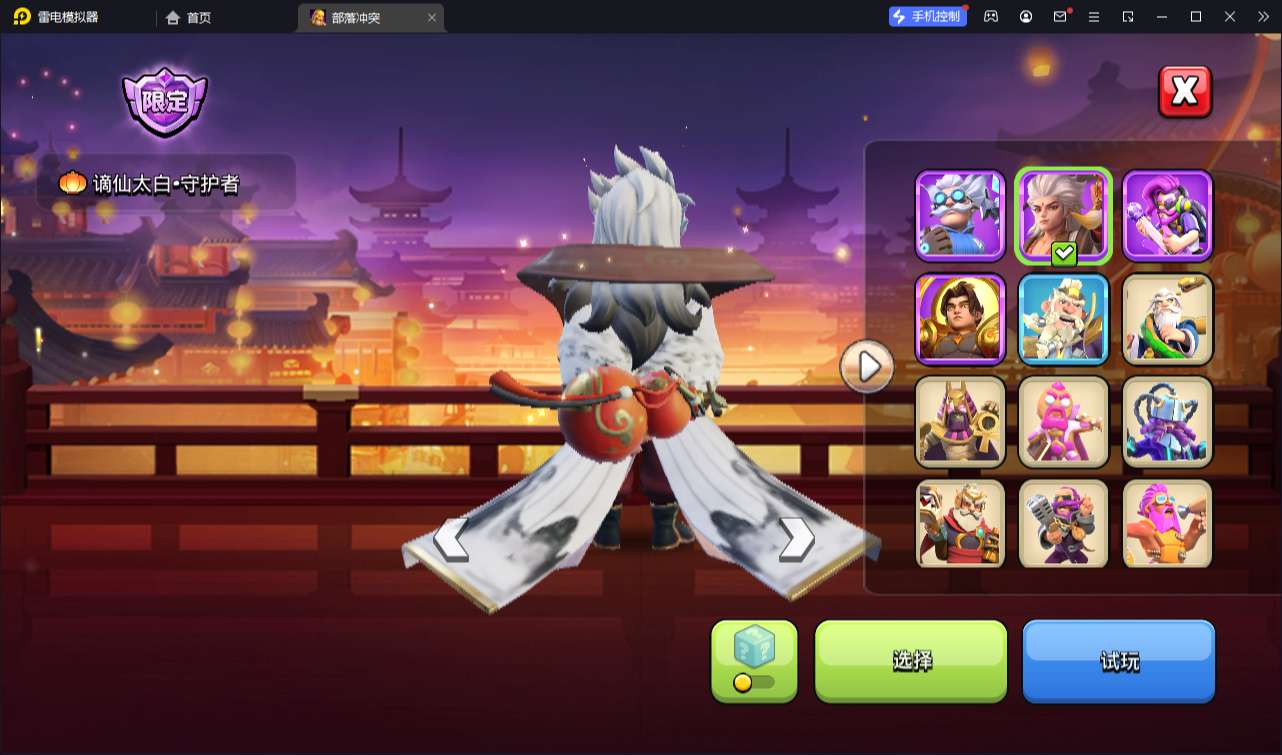Click the account profile icon in the title bar
The width and height of the screenshot is (1282, 755).
tap(1025, 16)
